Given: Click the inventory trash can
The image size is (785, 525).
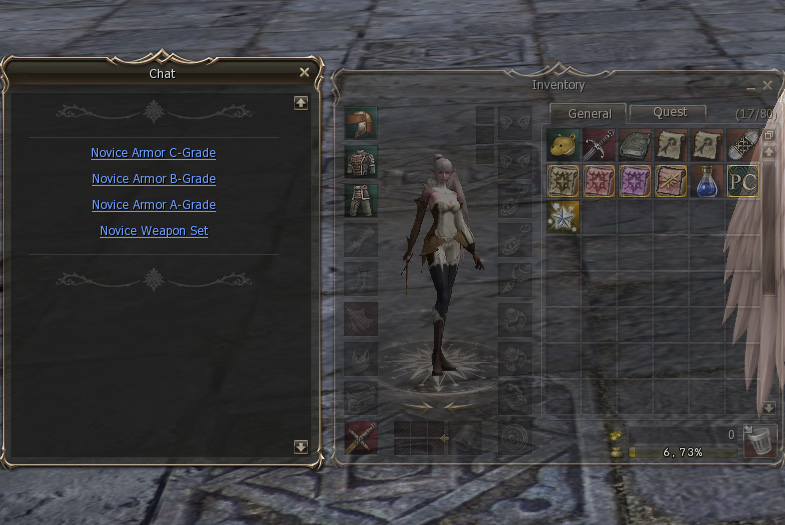Looking at the screenshot, I should 761,441.
